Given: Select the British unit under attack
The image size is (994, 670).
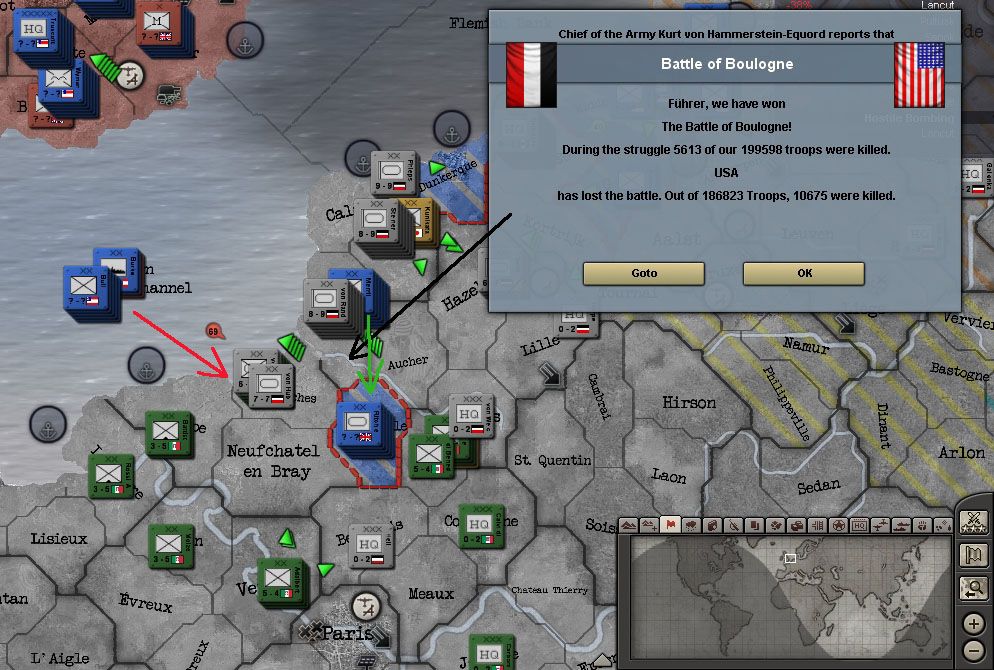Looking at the screenshot, I should click(358, 425).
